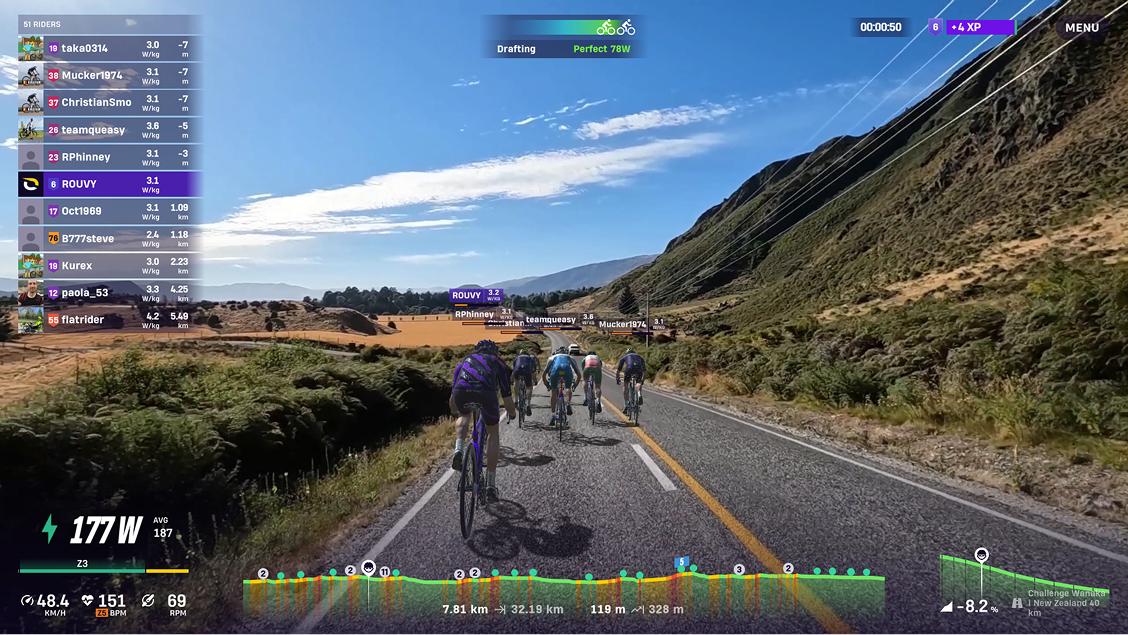This screenshot has width=1128, height=635.
Task: Select rider Mucker1974 in the rider list
Action: pyautogui.click(x=110, y=75)
